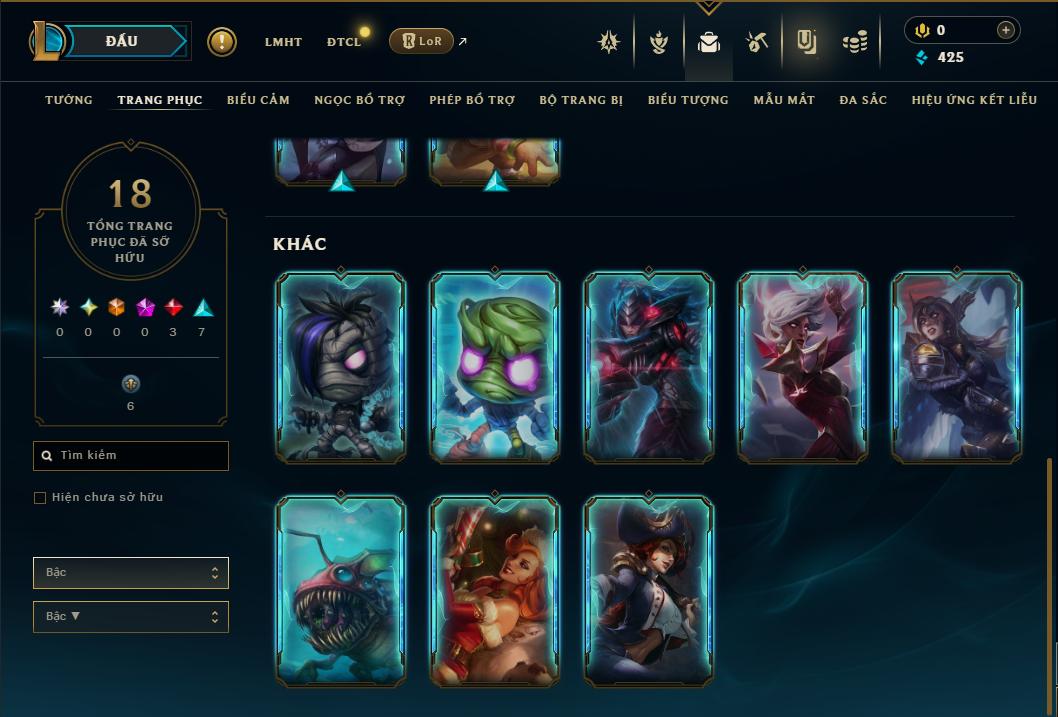Screen dimensions: 1058x717
Task: Select the pirate-hat woman skin card
Action: 649,590
